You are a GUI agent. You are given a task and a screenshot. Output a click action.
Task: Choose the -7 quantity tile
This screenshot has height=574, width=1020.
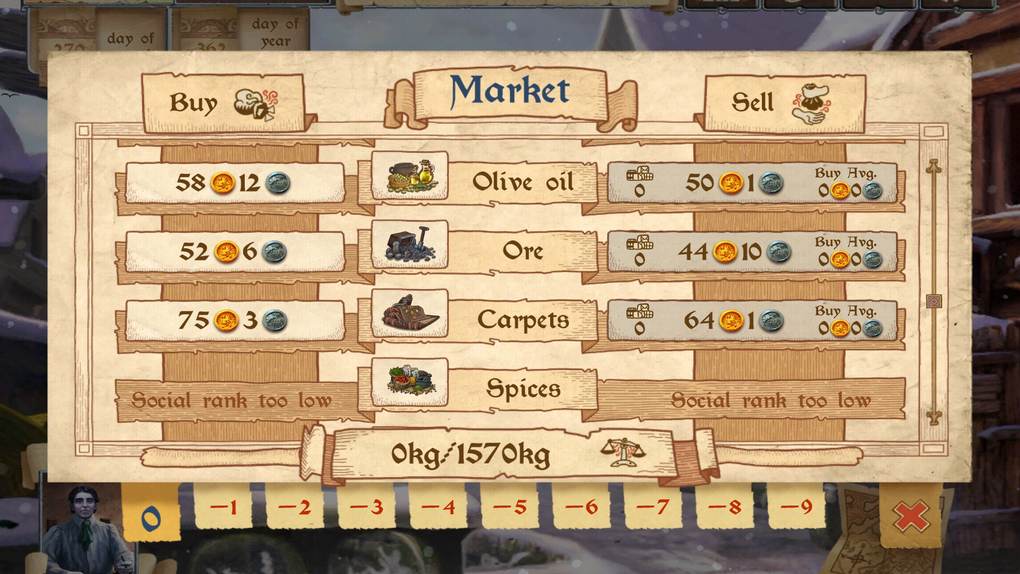653,507
